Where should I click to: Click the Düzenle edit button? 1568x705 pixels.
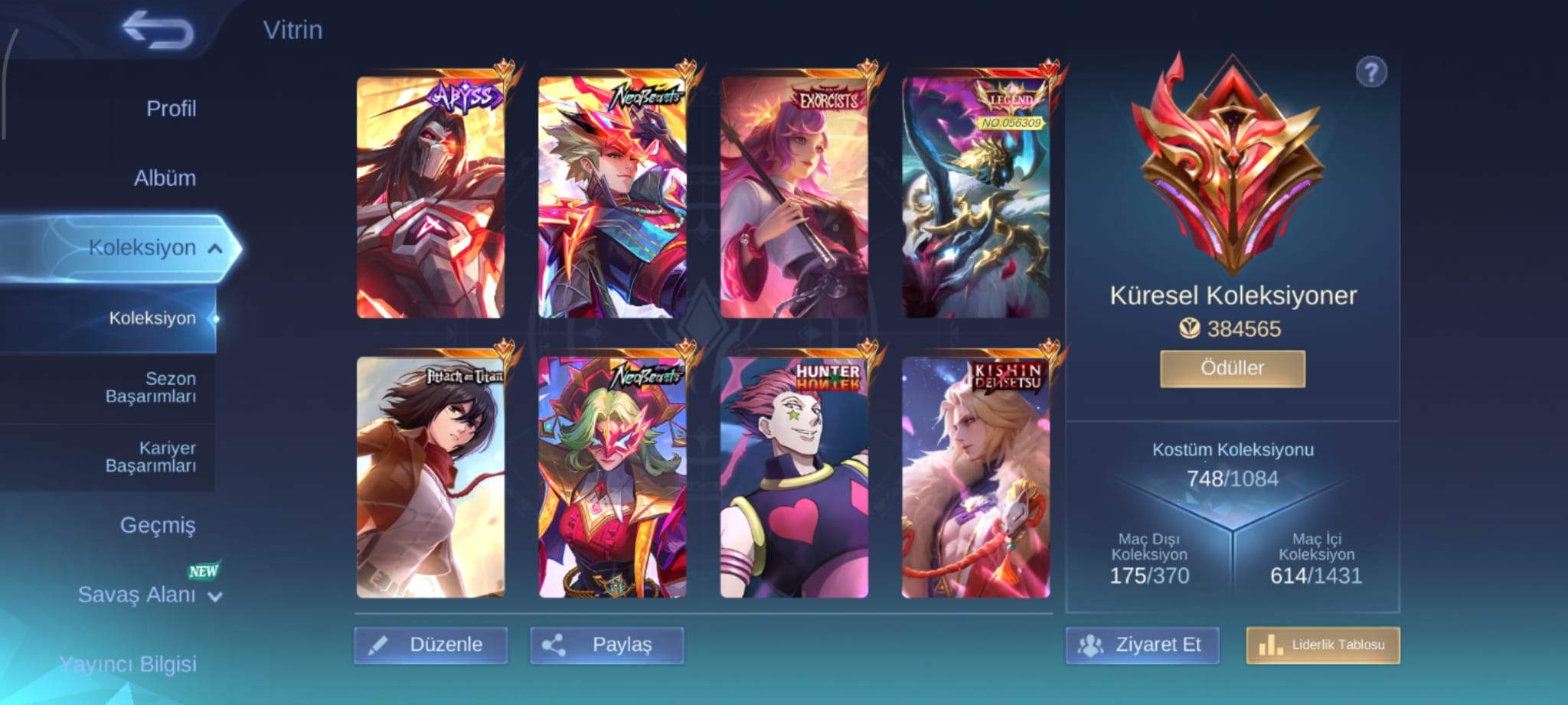[x=431, y=645]
